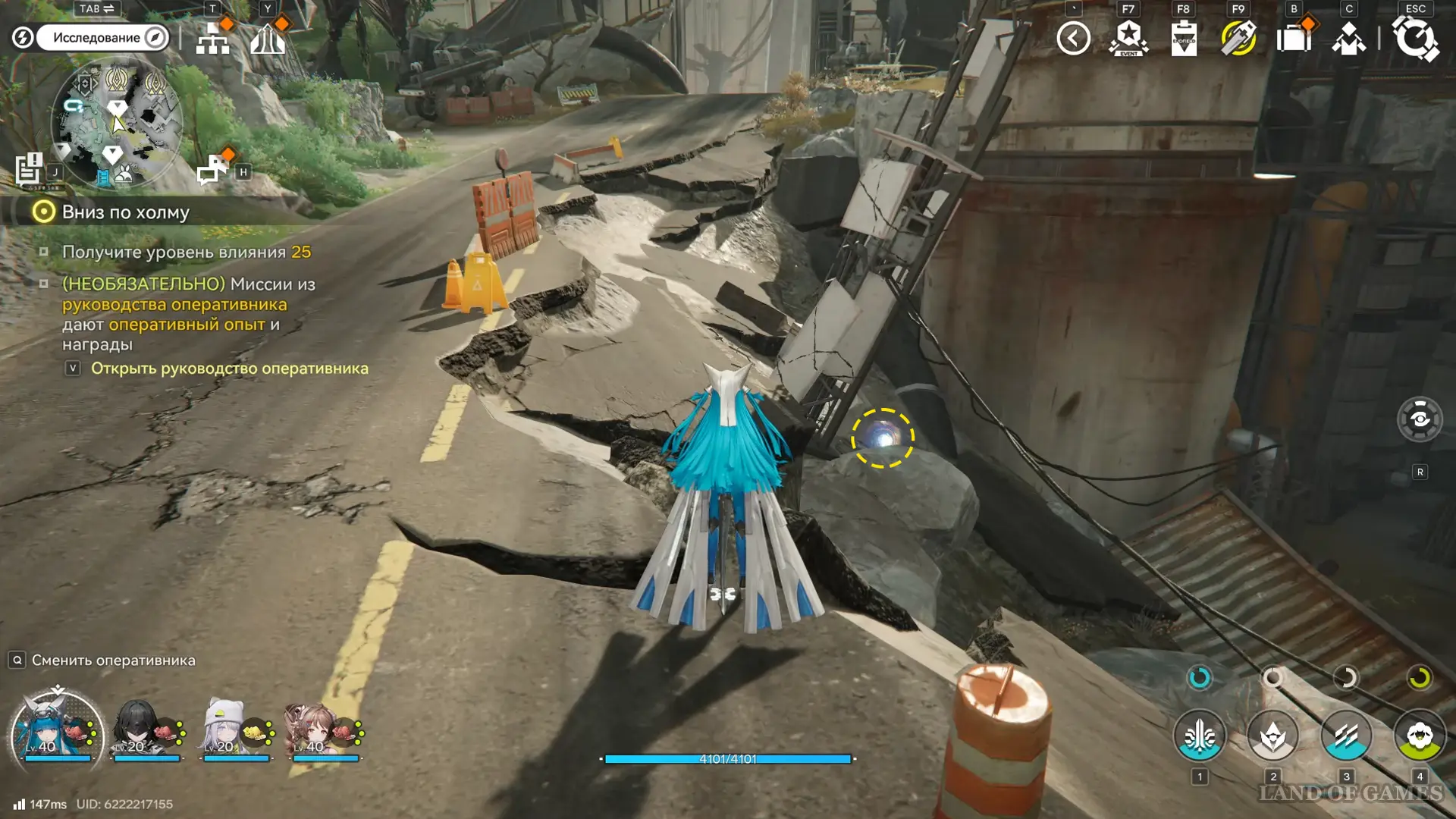
Task: Activate the eye scan button
Action: [x=1420, y=419]
